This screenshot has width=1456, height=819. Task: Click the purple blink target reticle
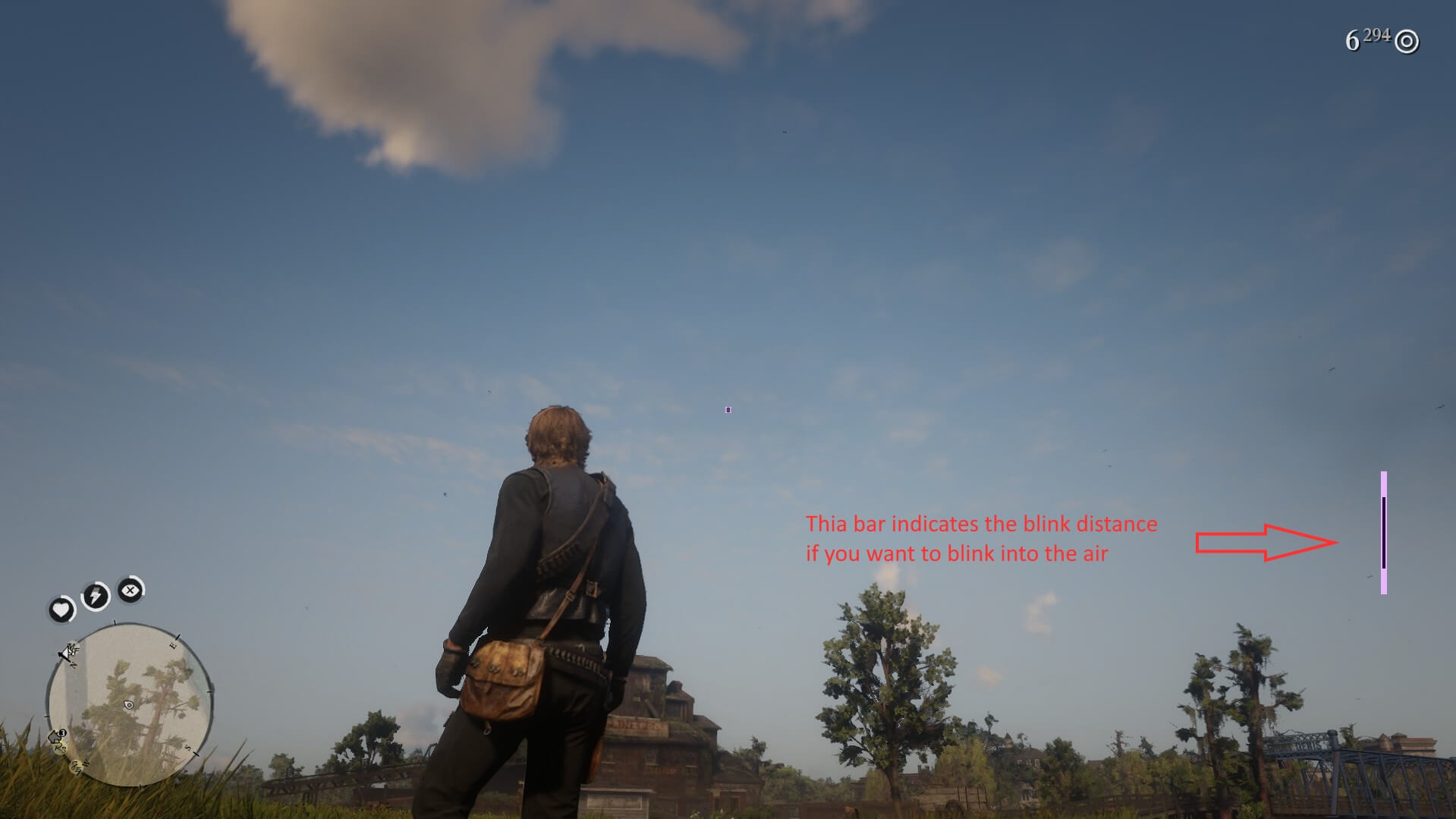pyautogui.click(x=728, y=408)
